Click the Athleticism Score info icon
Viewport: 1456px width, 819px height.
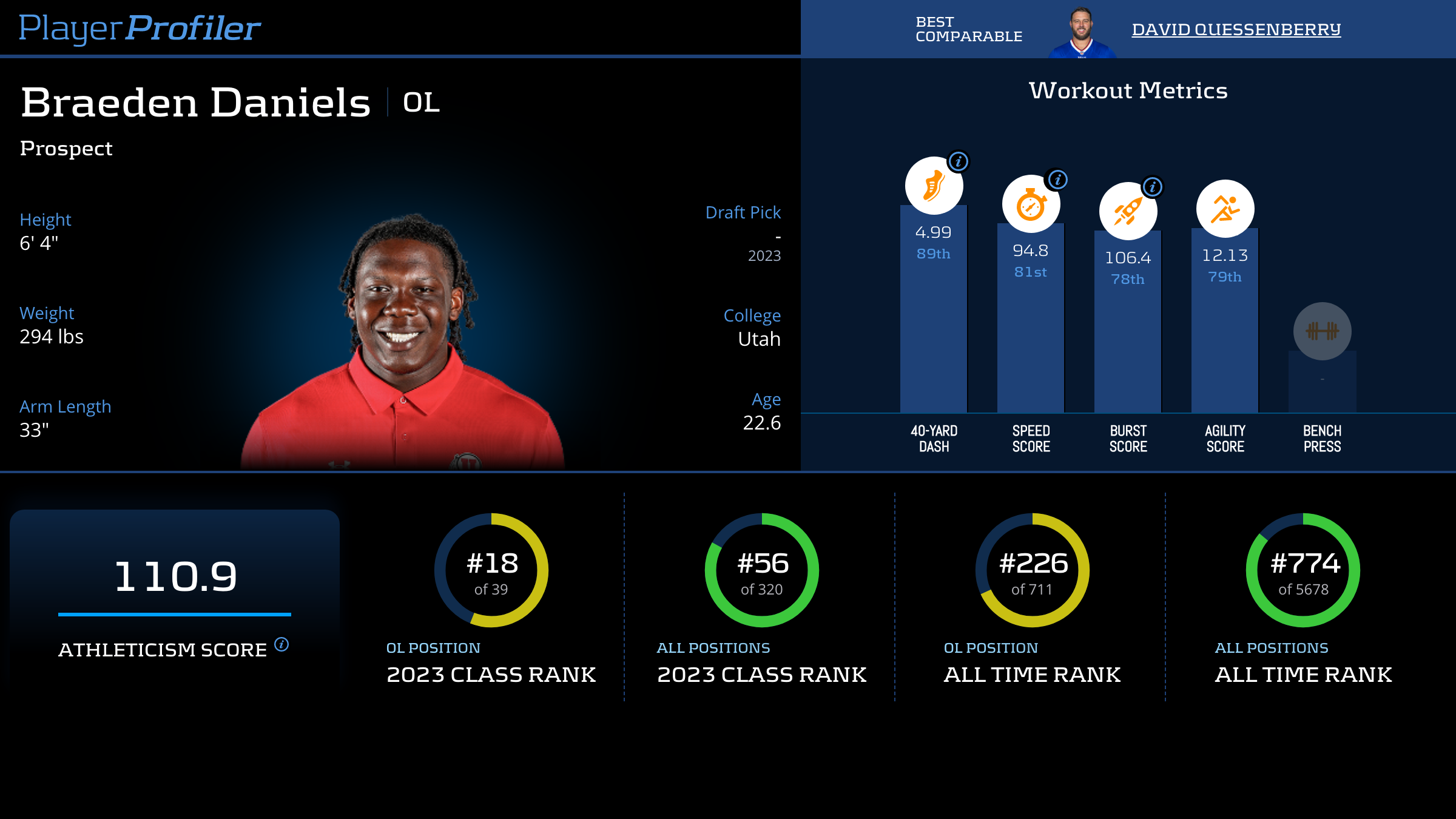281,644
